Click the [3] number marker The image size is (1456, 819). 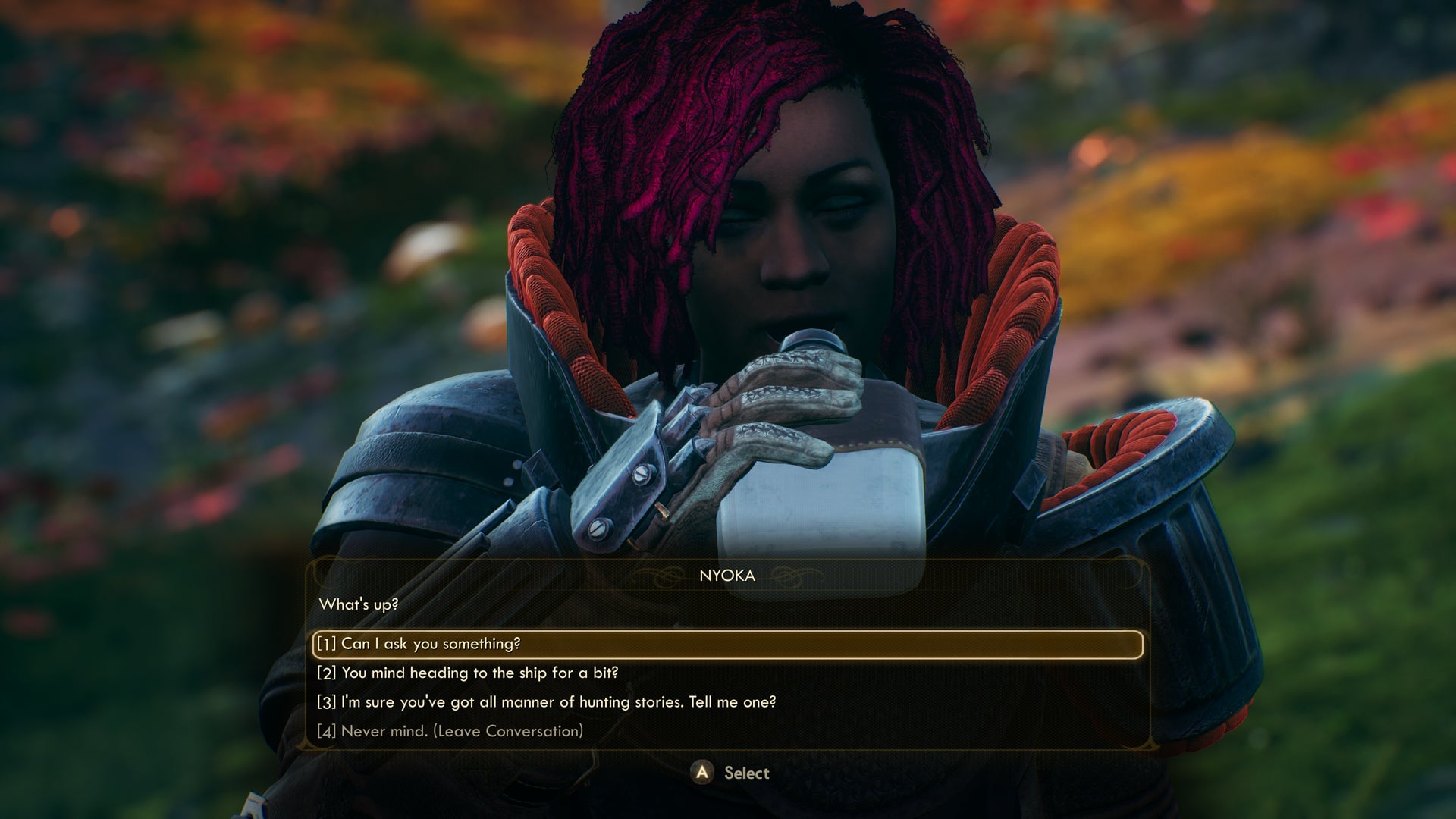(326, 702)
